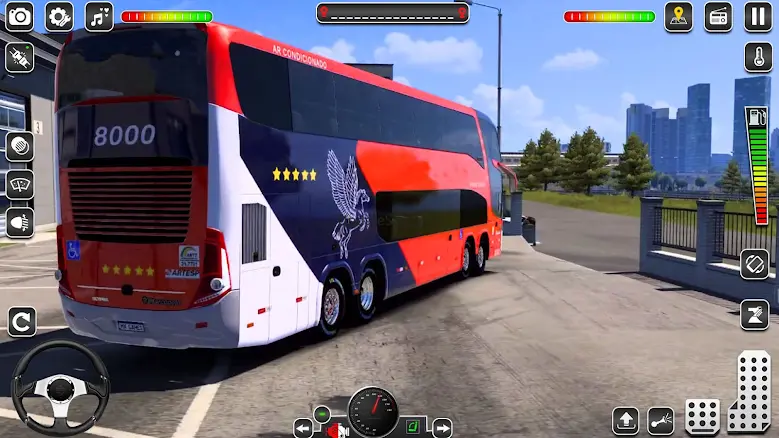
Task: Click the spray washer icon button
Action: tap(661, 420)
